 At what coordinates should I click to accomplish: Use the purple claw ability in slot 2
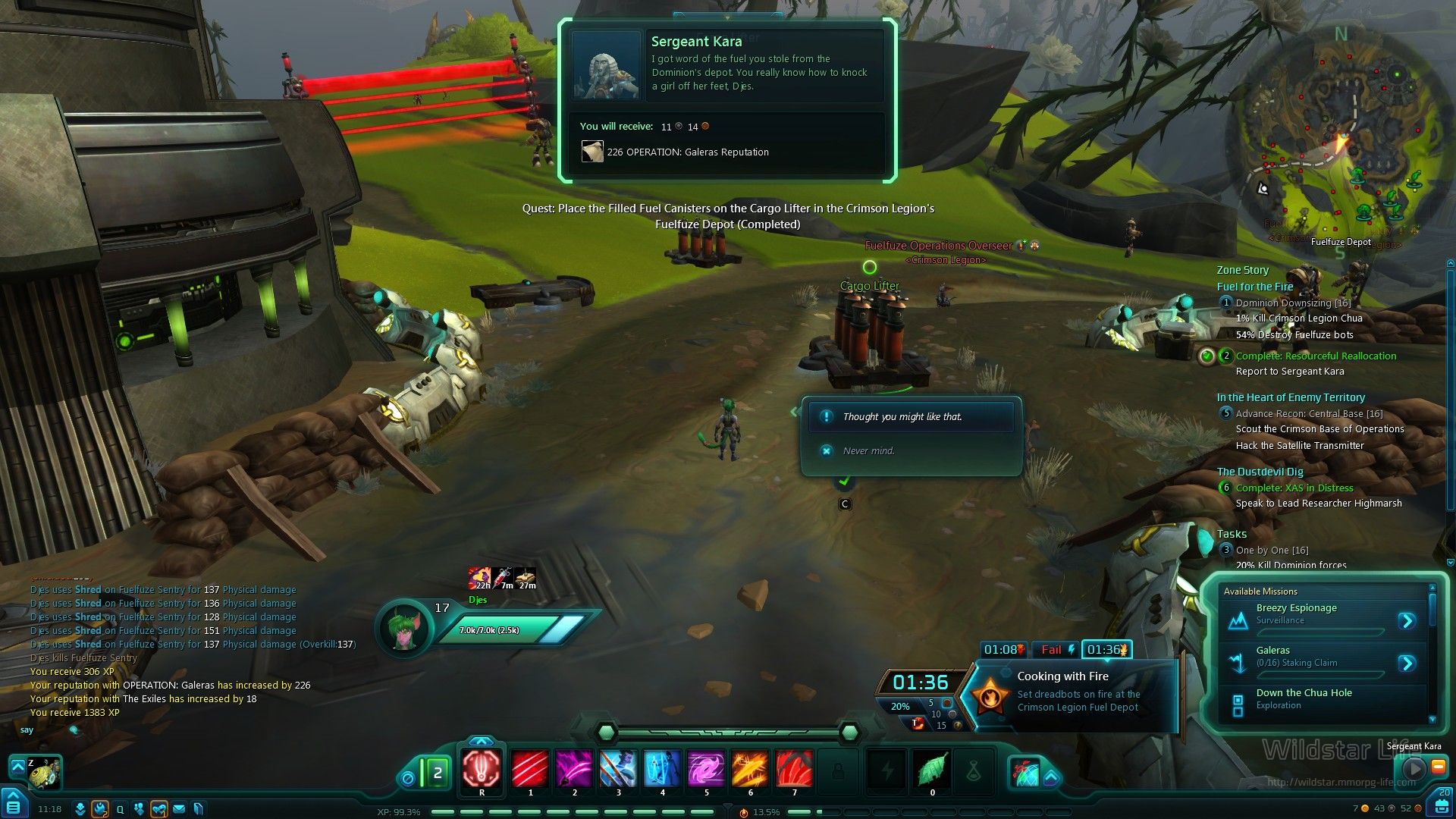coord(574,769)
